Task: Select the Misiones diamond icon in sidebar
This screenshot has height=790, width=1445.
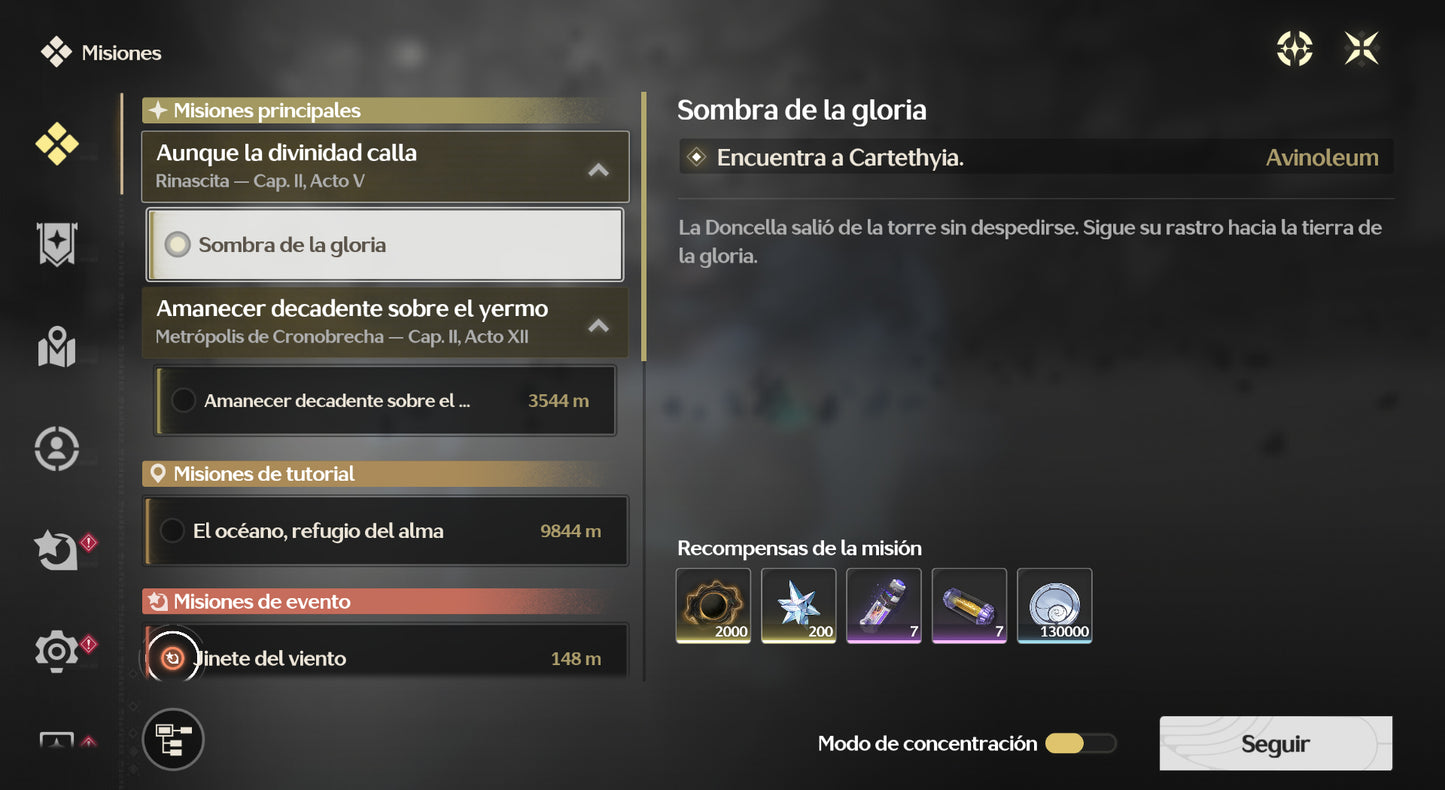Action: click(x=57, y=144)
